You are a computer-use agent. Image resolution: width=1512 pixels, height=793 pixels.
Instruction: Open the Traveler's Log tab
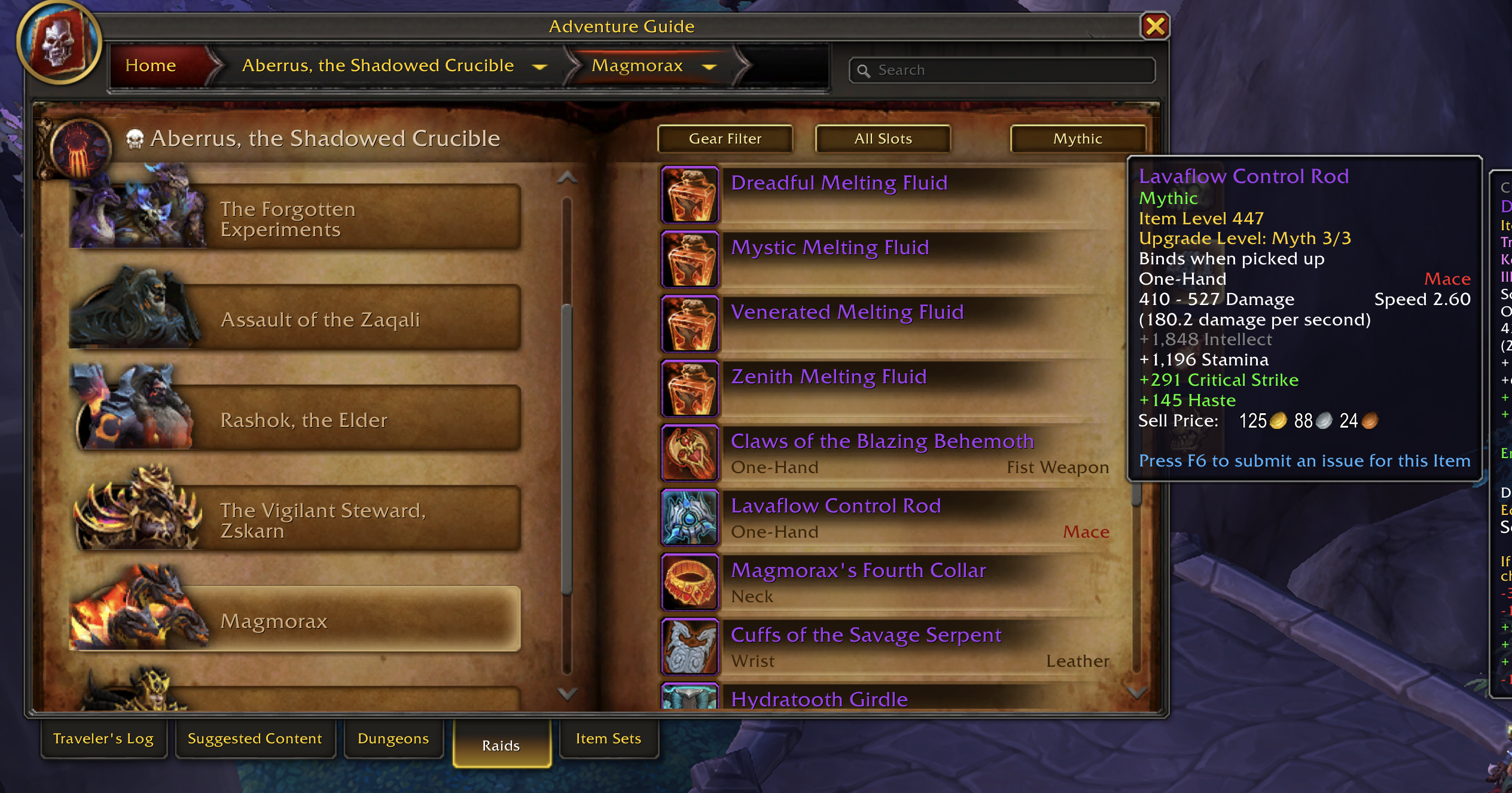103,739
